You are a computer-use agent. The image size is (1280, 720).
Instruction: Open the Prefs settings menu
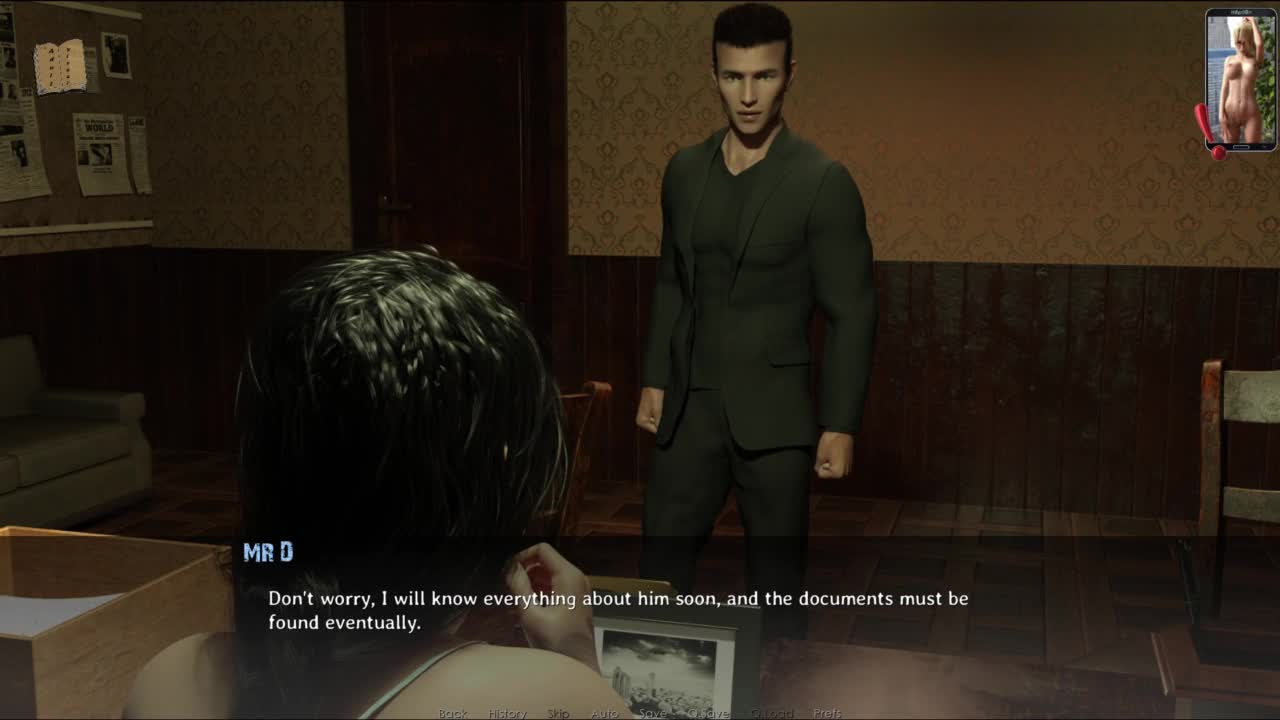(827, 713)
